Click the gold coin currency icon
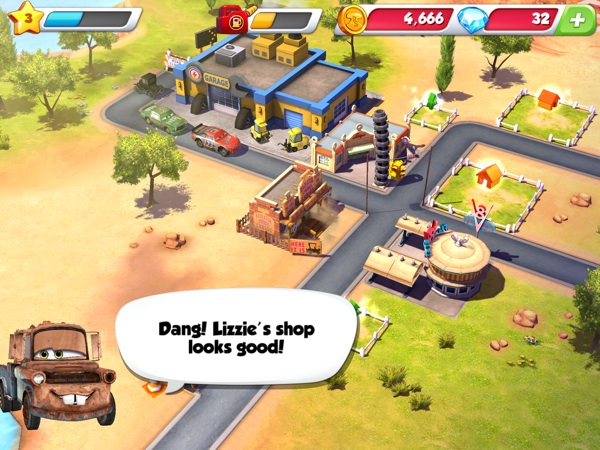Viewport: 600px width, 450px height. 353,18
